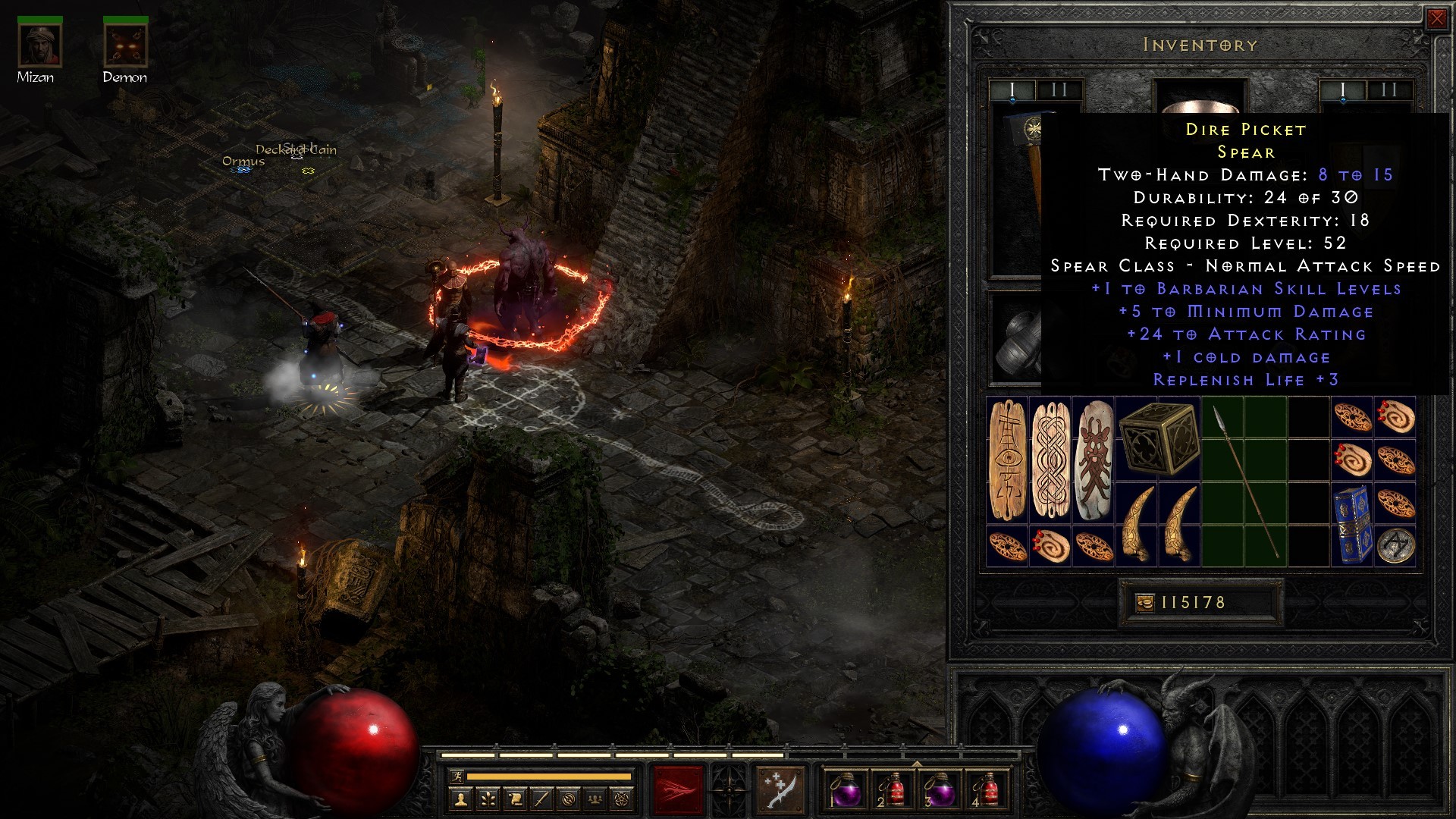
Task: Change the right-click dagger skill
Action: pyautogui.click(x=780, y=790)
